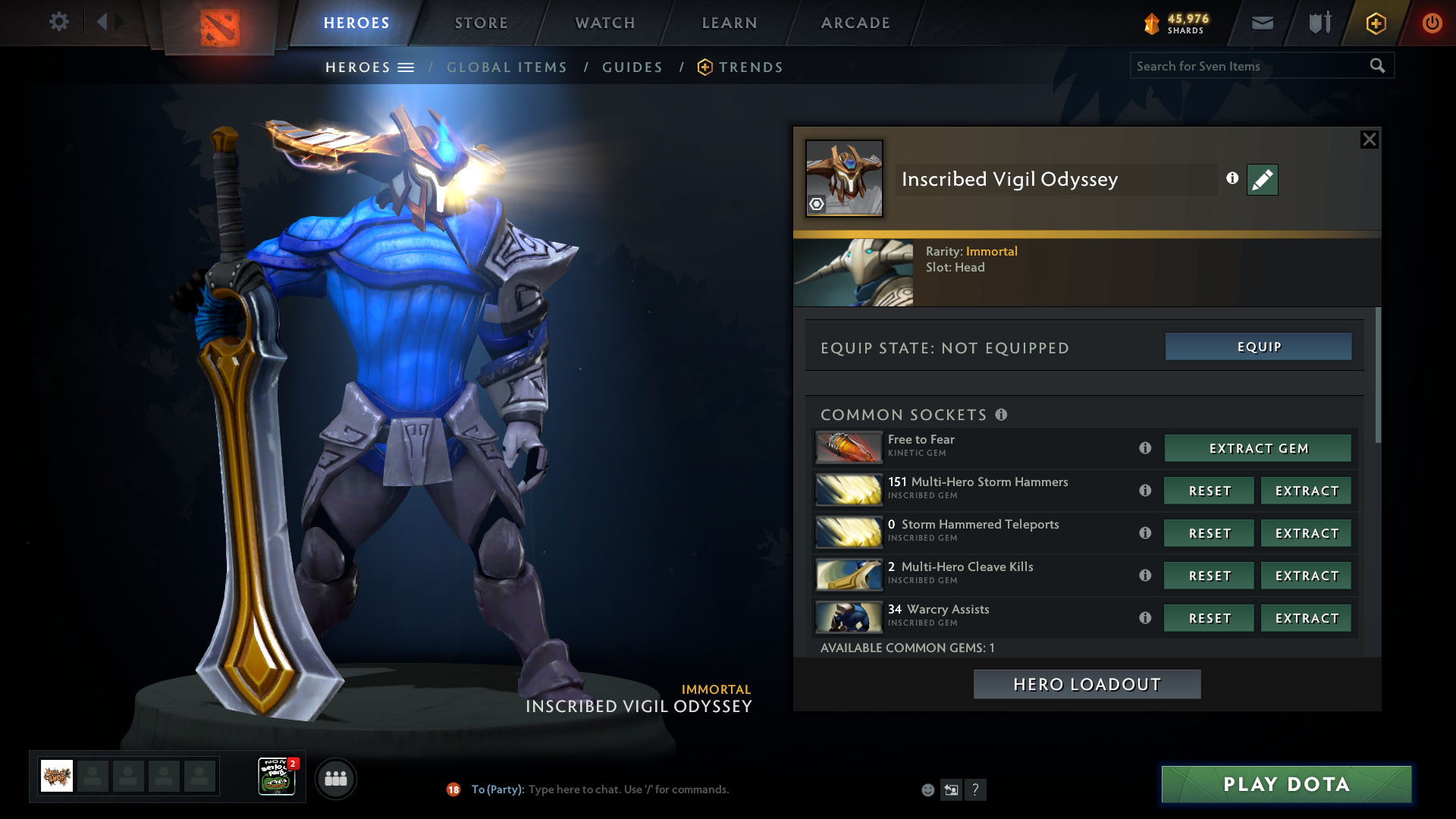The width and height of the screenshot is (1456, 819).
Task: Open the Hero Loadout
Action: [1087, 684]
